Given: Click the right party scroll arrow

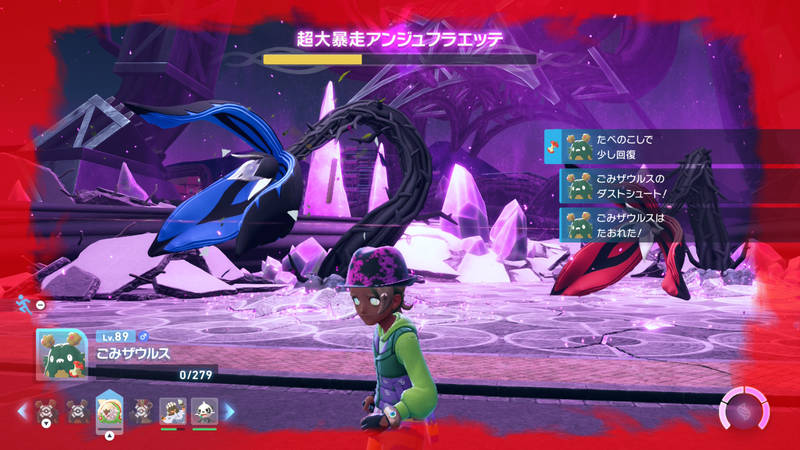Looking at the screenshot, I should [x=229, y=411].
